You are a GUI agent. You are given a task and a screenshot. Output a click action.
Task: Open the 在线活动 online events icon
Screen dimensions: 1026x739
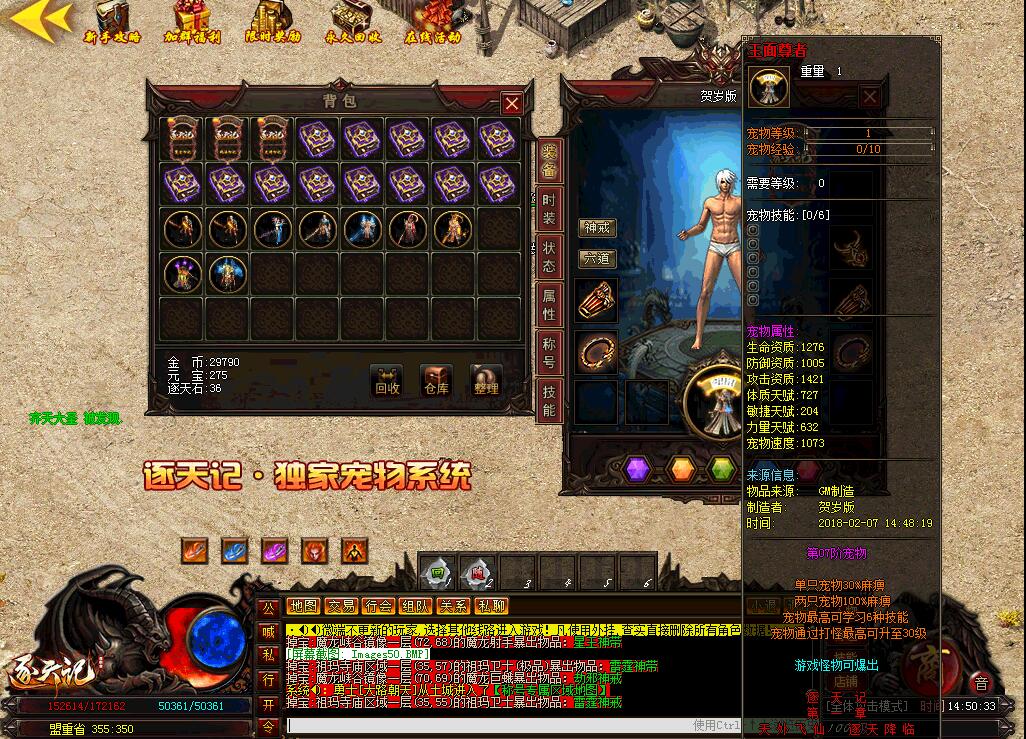[433, 22]
